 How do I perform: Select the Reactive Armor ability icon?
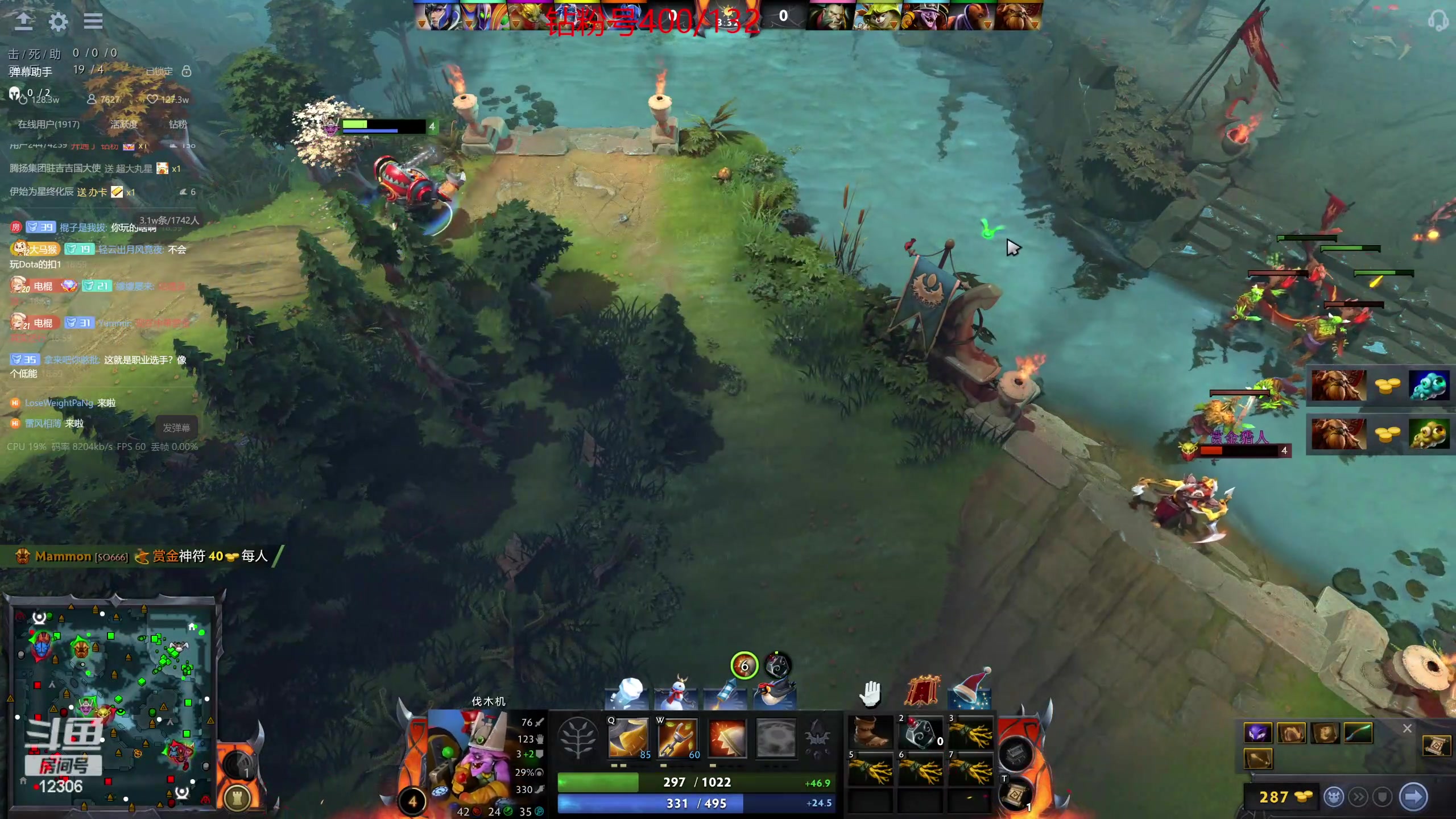727,738
